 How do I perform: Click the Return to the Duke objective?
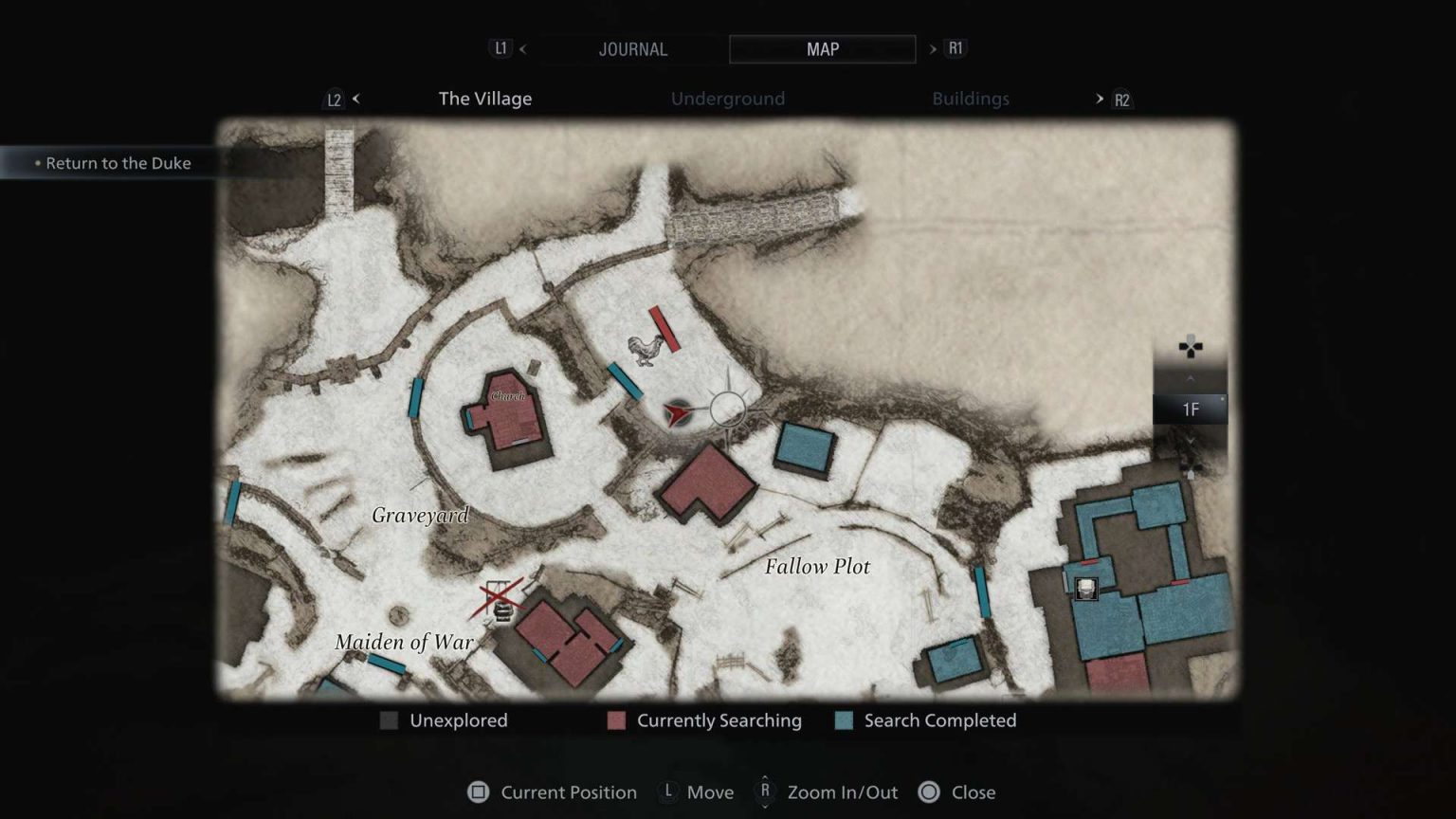point(119,163)
